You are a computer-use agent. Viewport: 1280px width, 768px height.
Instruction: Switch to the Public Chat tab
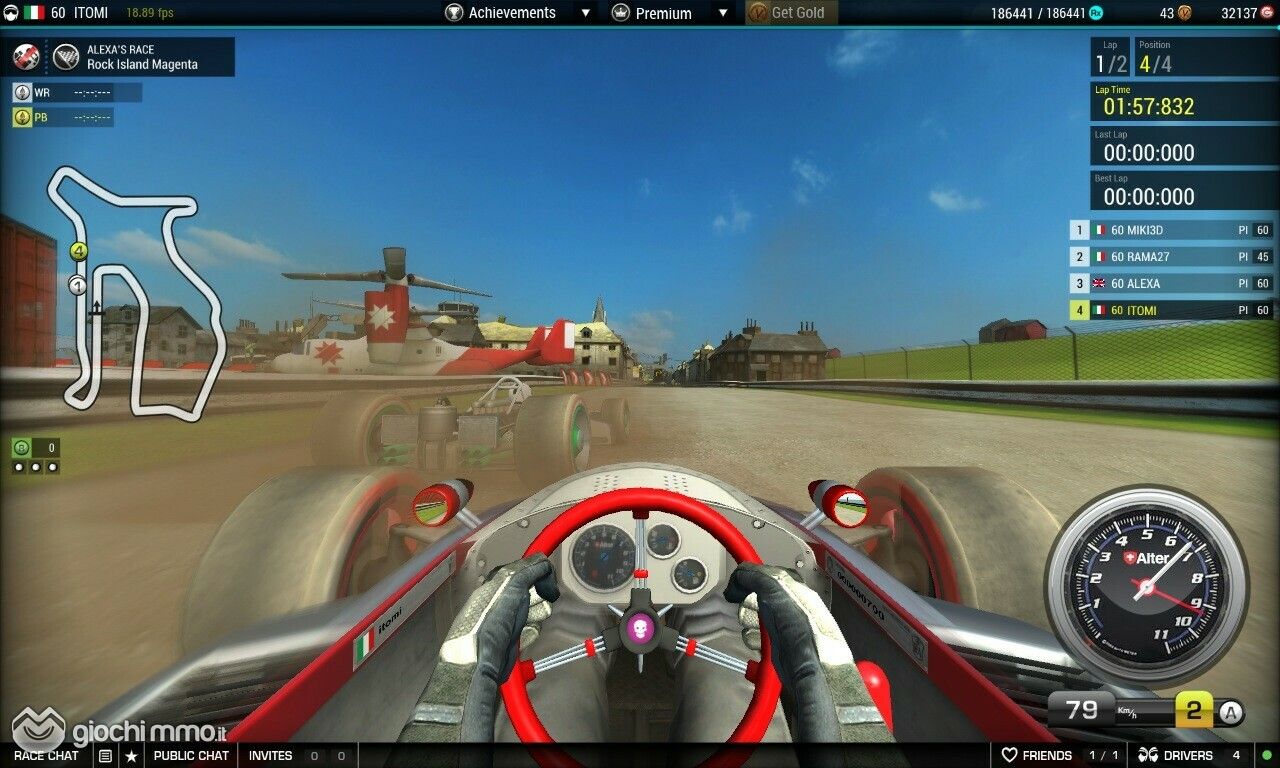click(190, 756)
